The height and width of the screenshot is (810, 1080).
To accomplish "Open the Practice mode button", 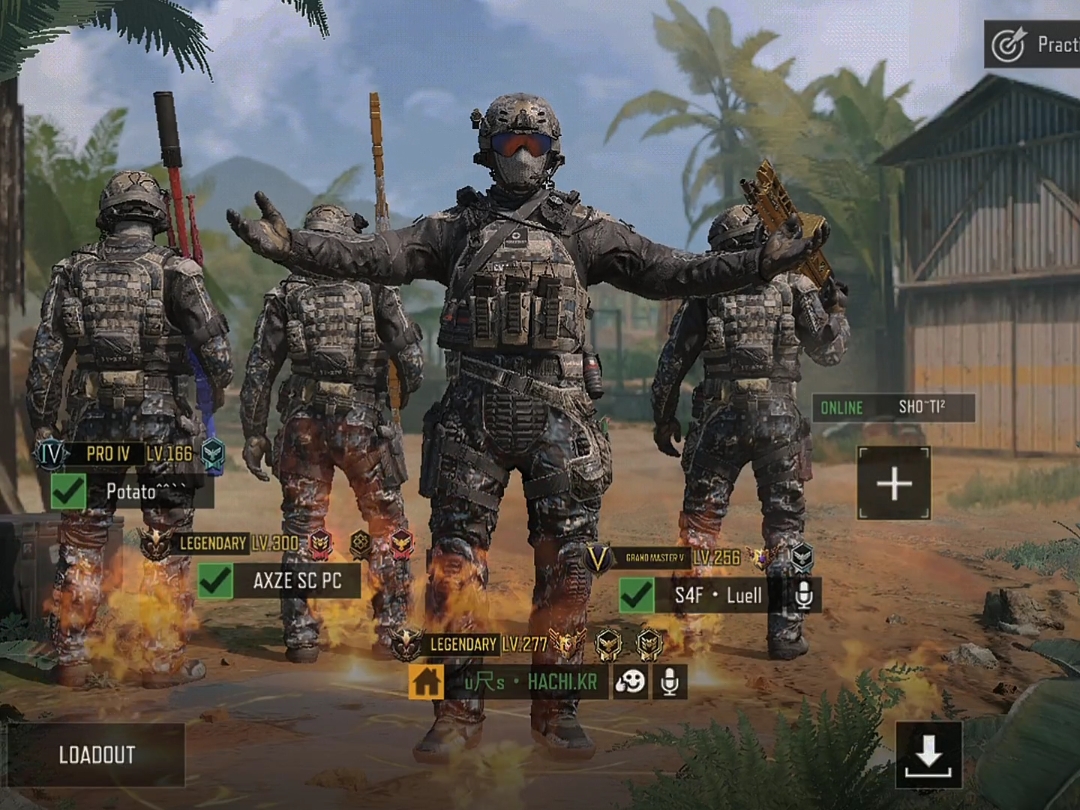I will (1032, 45).
